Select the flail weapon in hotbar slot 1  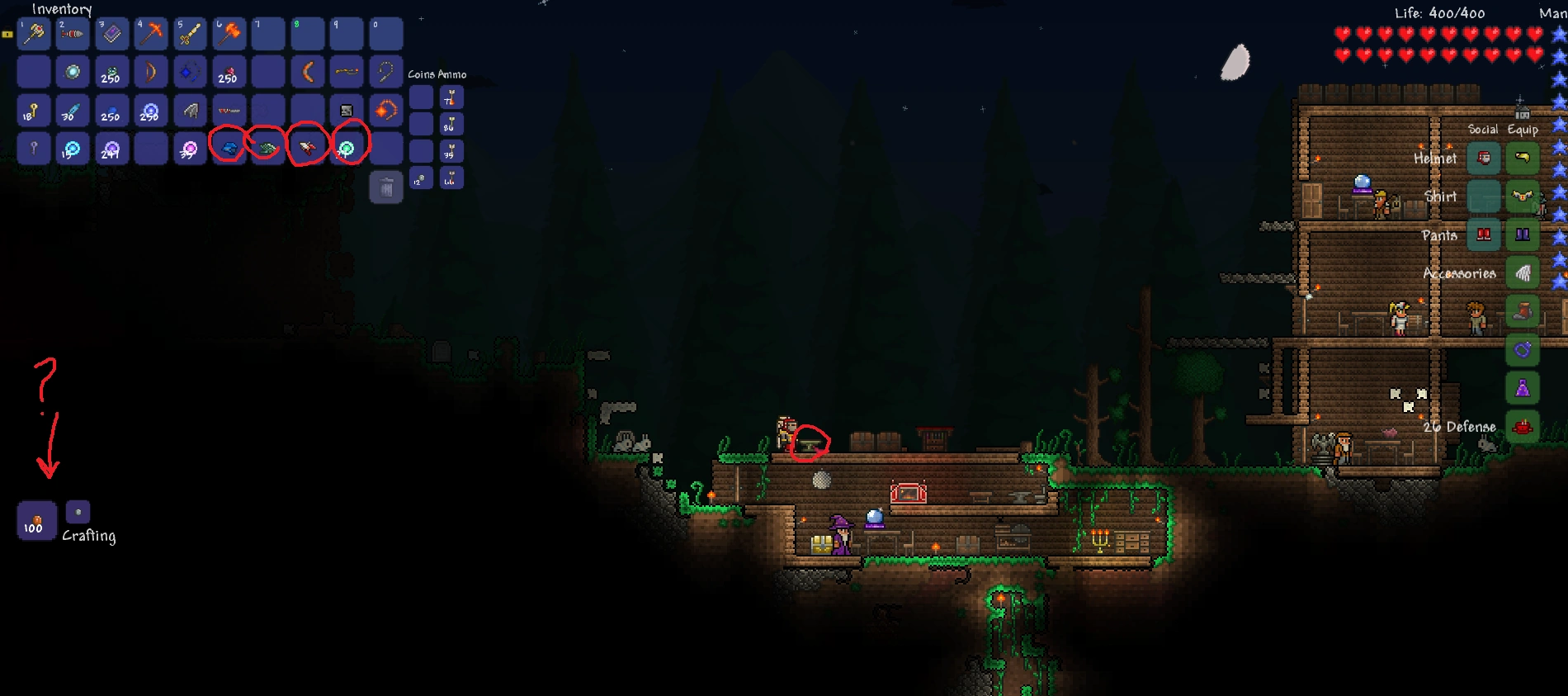tap(33, 33)
